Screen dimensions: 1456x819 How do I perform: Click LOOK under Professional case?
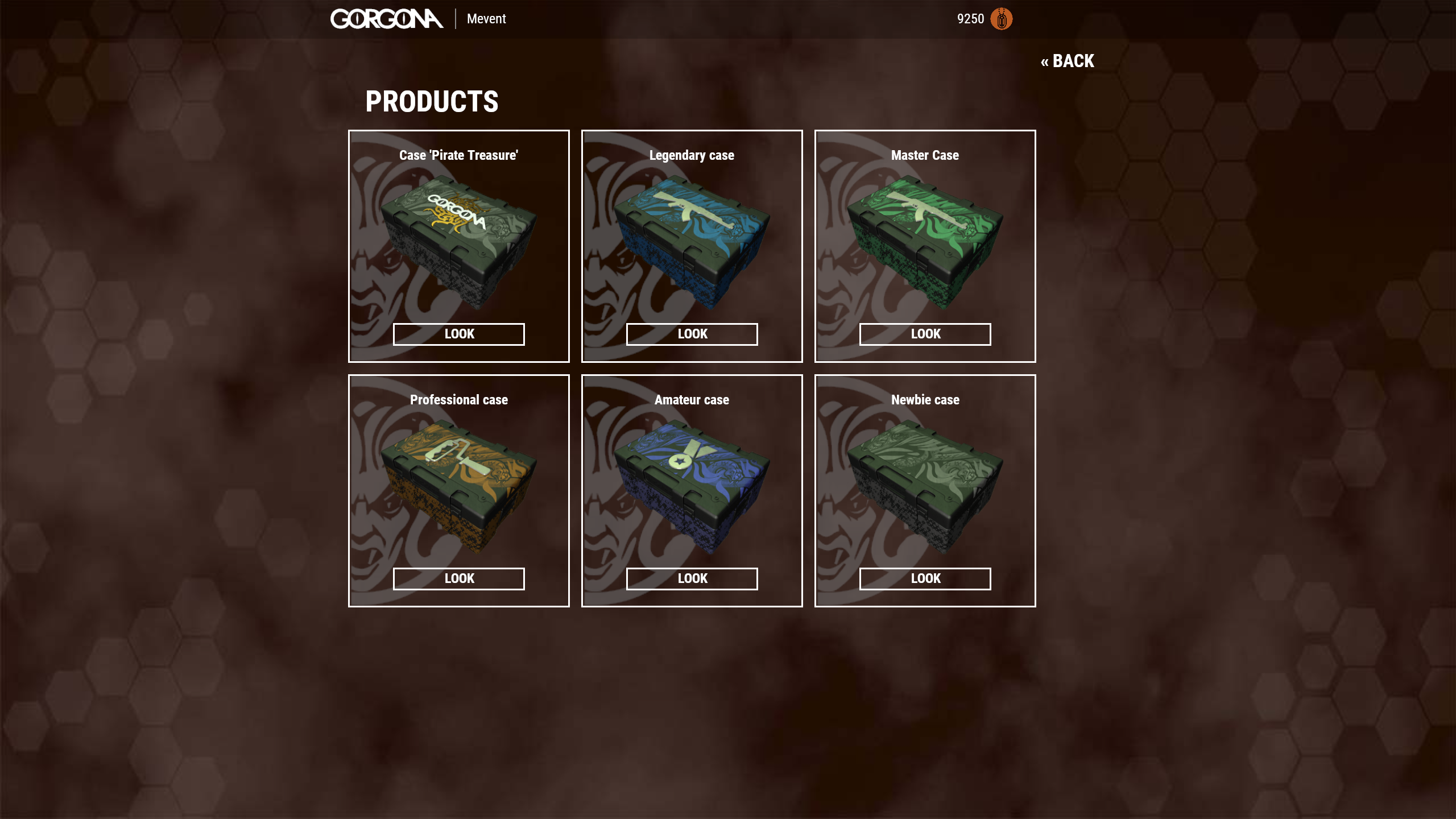point(458,578)
